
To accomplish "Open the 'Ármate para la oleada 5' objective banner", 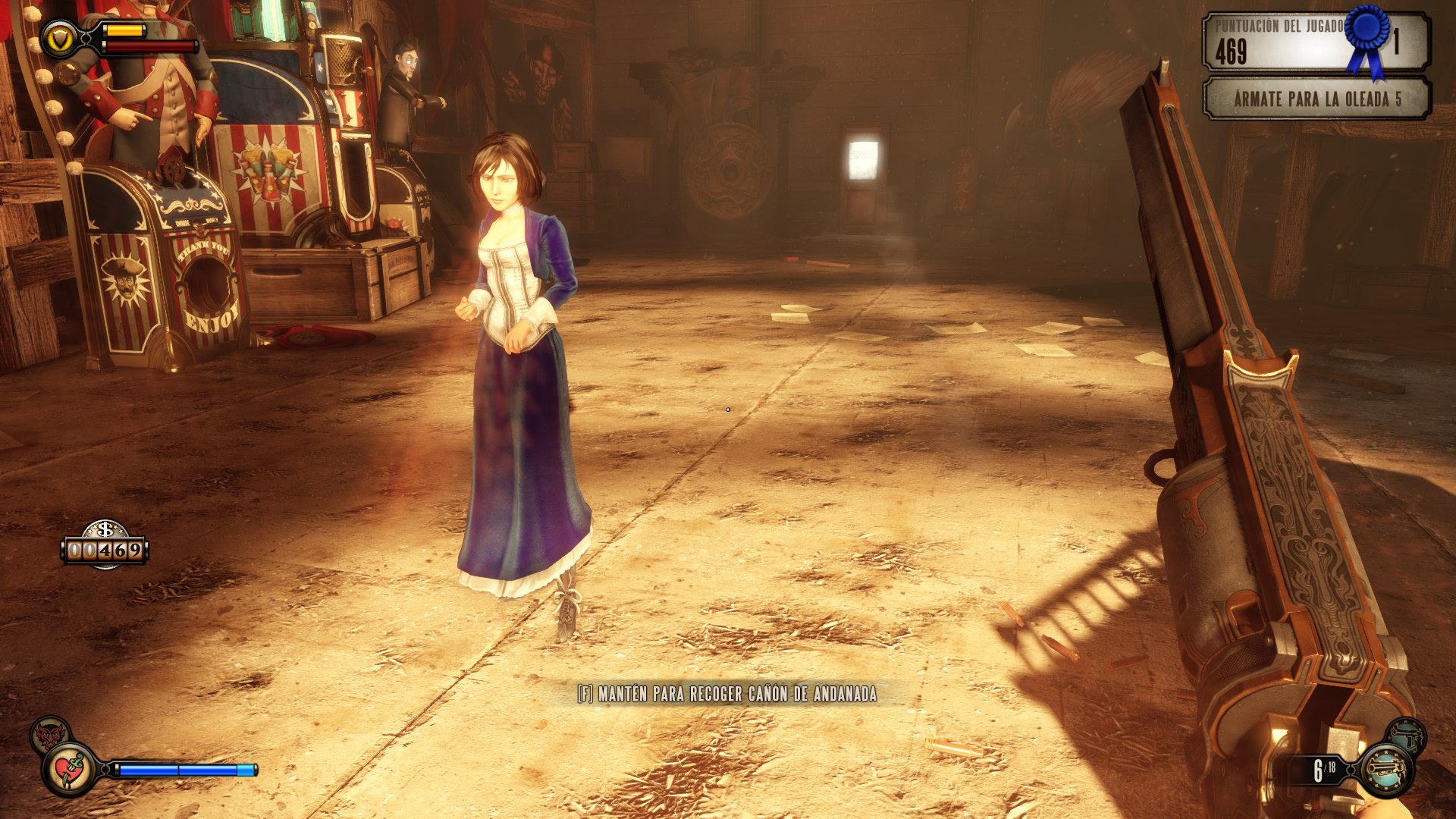I will coord(1316,99).
